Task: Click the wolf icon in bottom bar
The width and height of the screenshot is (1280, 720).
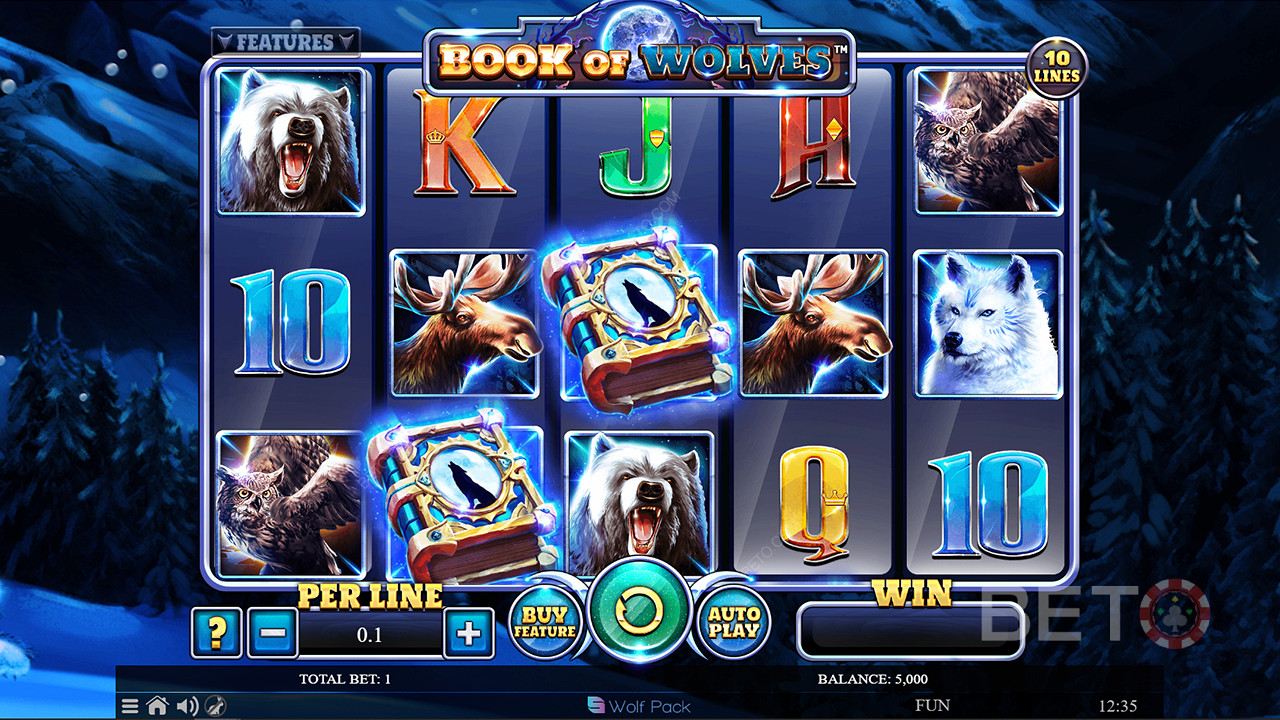Action: 215,706
